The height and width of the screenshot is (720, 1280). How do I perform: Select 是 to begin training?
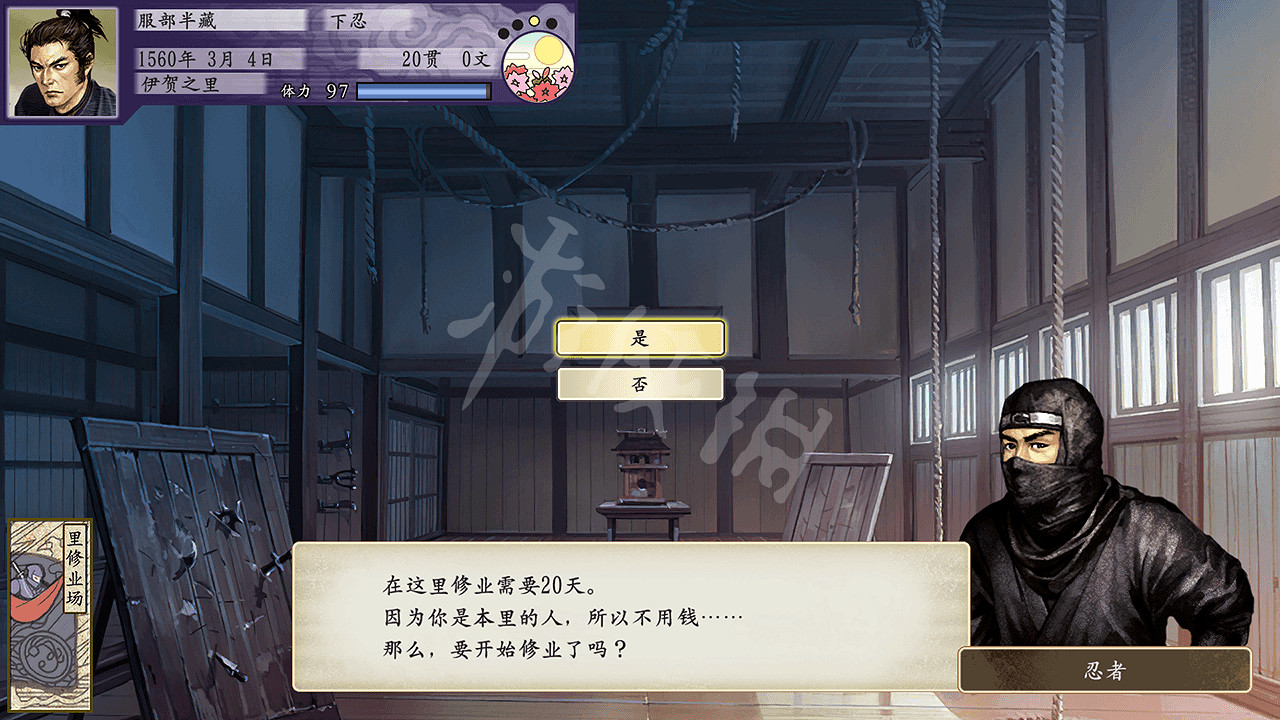click(x=641, y=338)
